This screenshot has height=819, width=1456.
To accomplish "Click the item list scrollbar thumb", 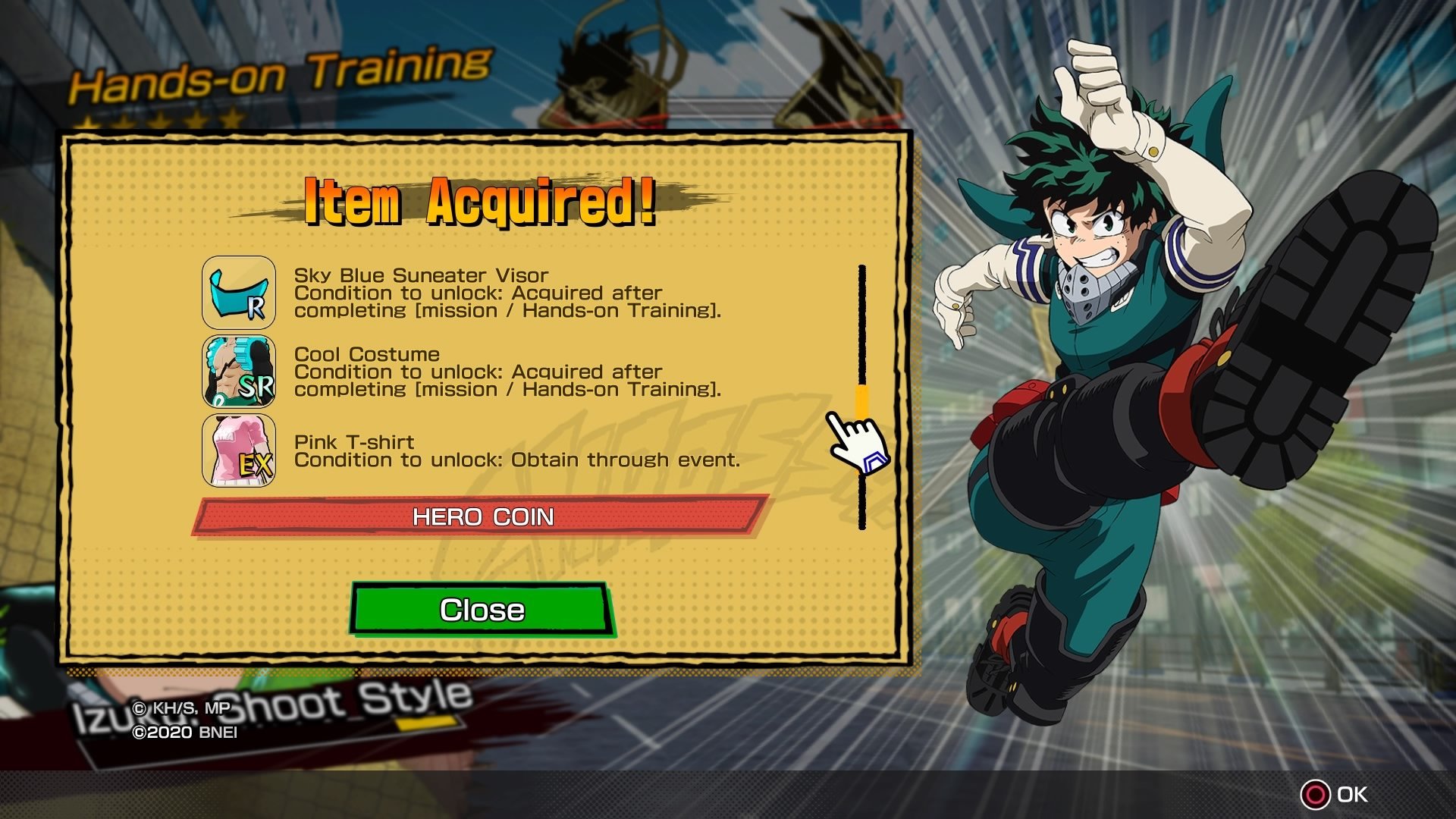I will point(862,402).
